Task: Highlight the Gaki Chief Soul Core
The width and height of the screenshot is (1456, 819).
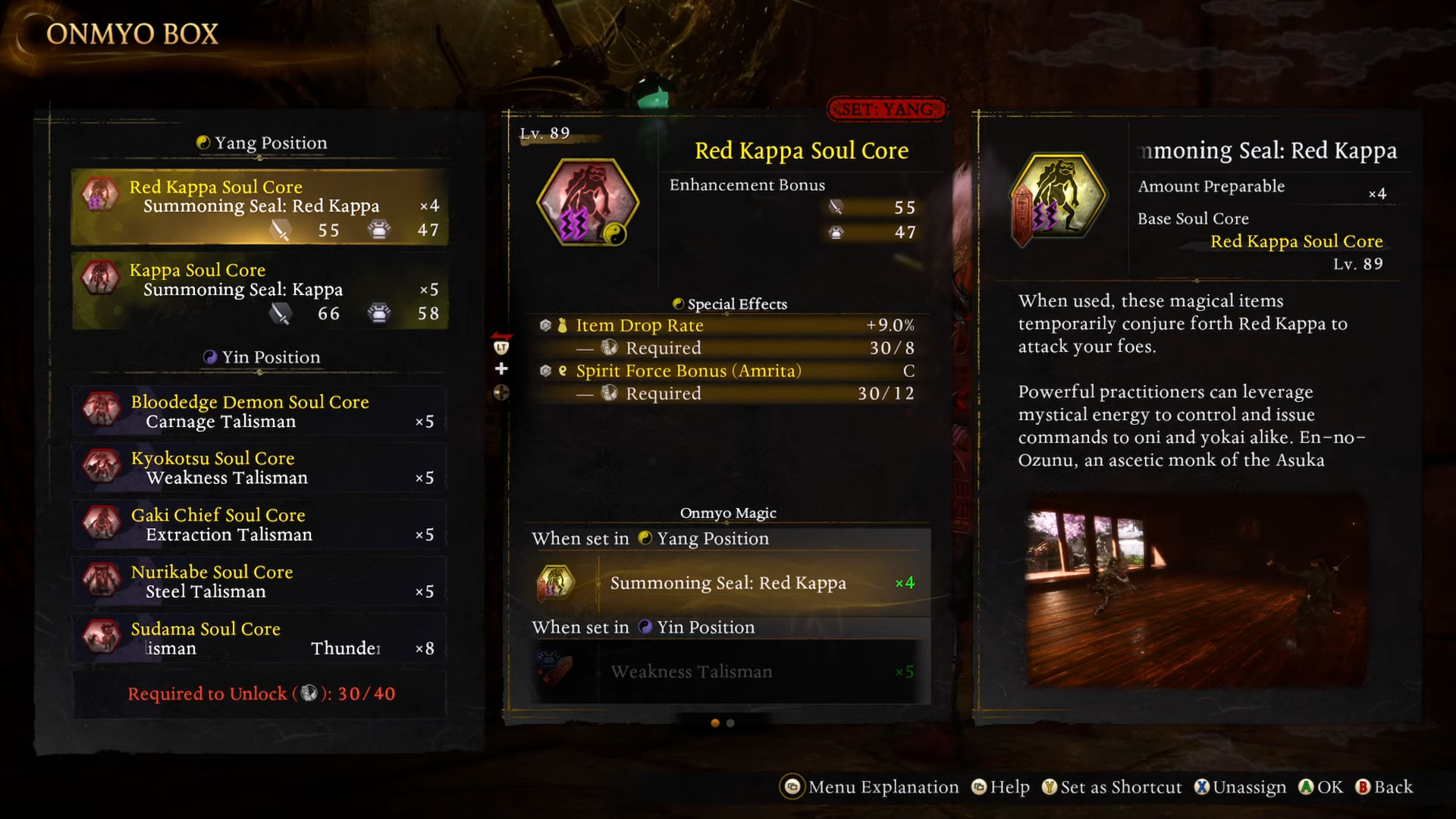Action: [259, 525]
